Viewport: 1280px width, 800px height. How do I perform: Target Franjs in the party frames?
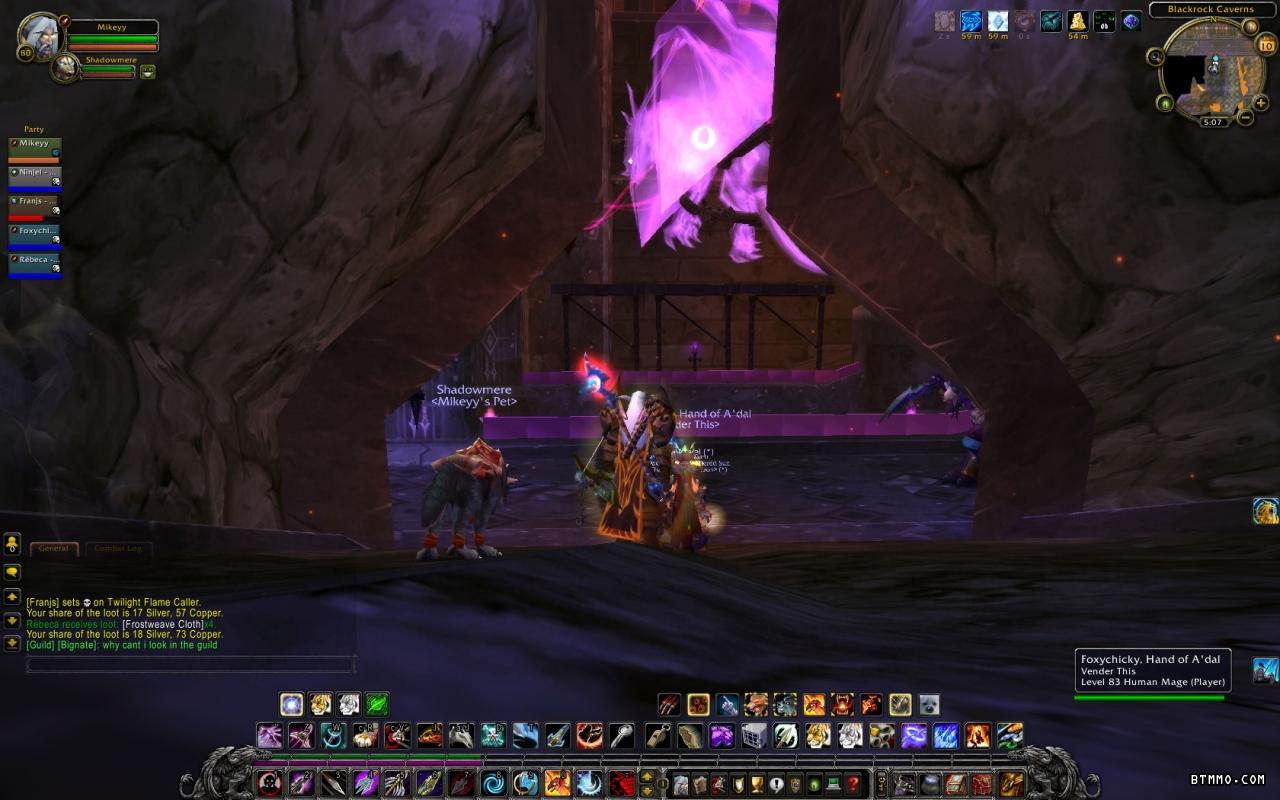(x=35, y=206)
